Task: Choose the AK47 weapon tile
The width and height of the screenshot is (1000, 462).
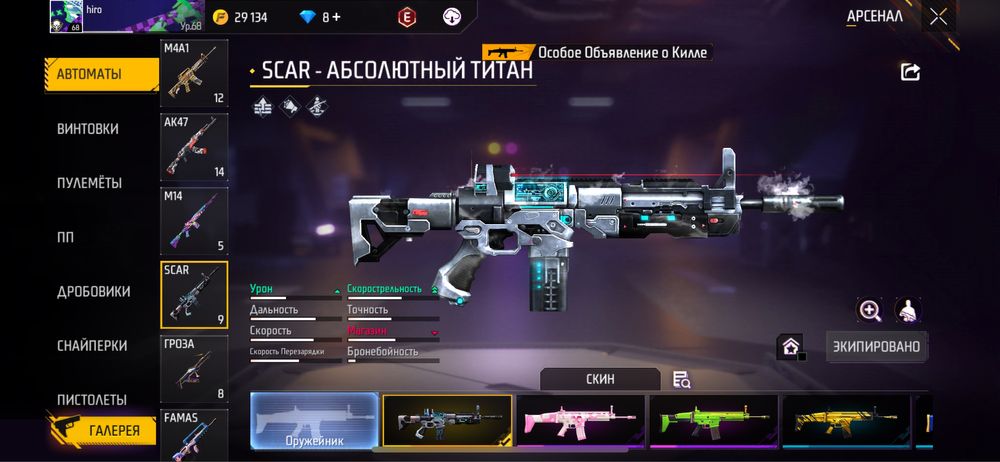Action: click(x=194, y=147)
